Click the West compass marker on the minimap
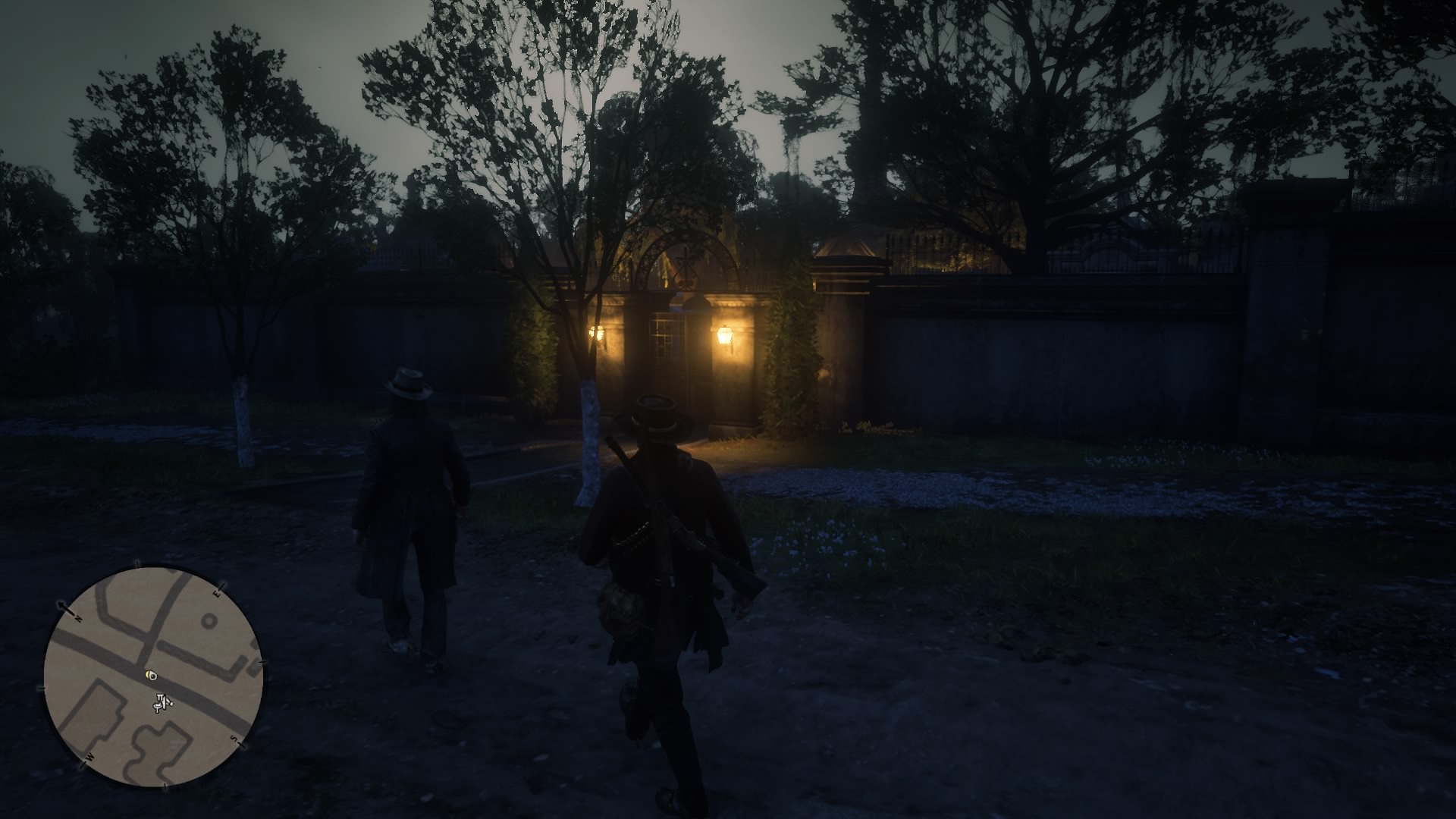The image size is (1456, 819). (89, 756)
